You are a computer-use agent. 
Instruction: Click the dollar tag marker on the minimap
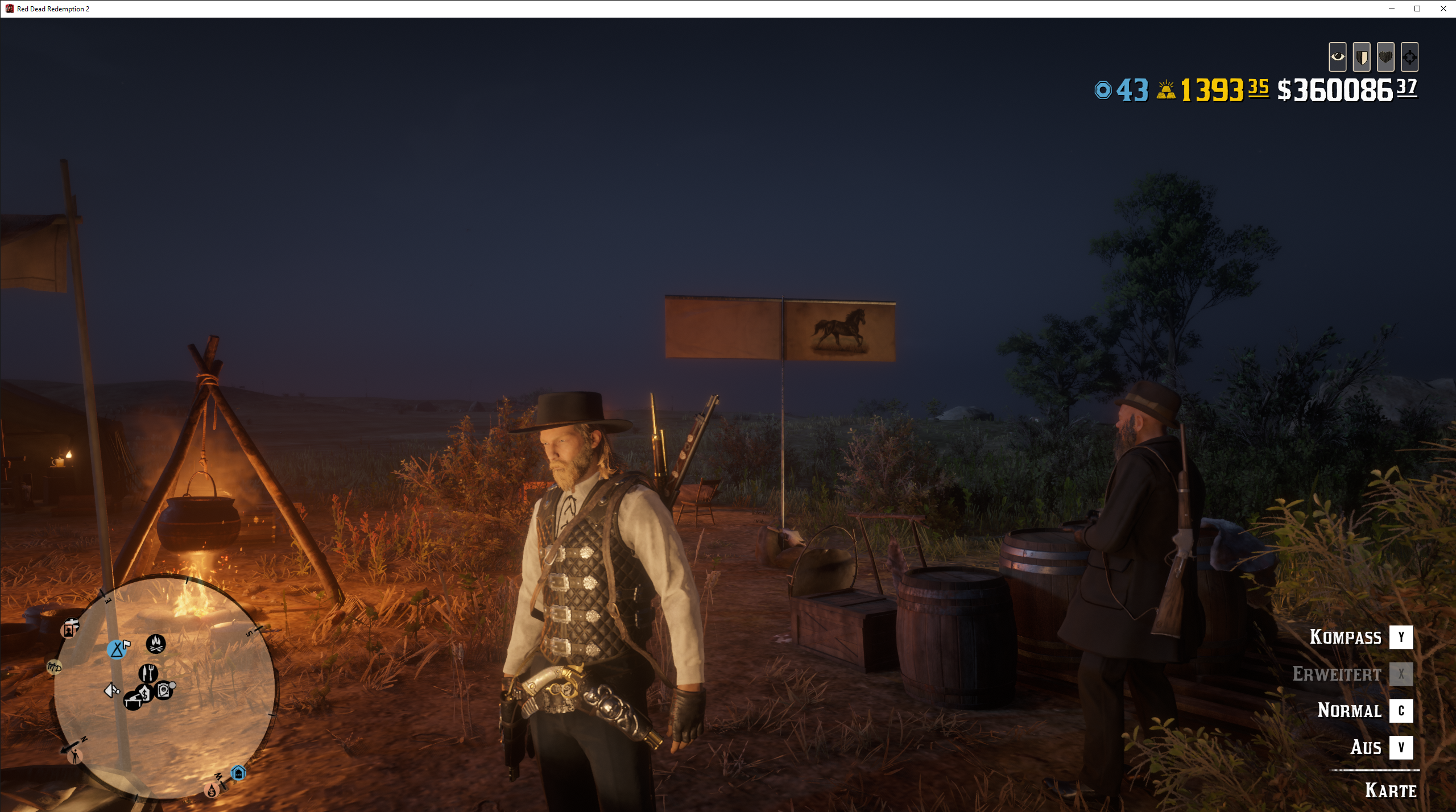[x=146, y=693]
